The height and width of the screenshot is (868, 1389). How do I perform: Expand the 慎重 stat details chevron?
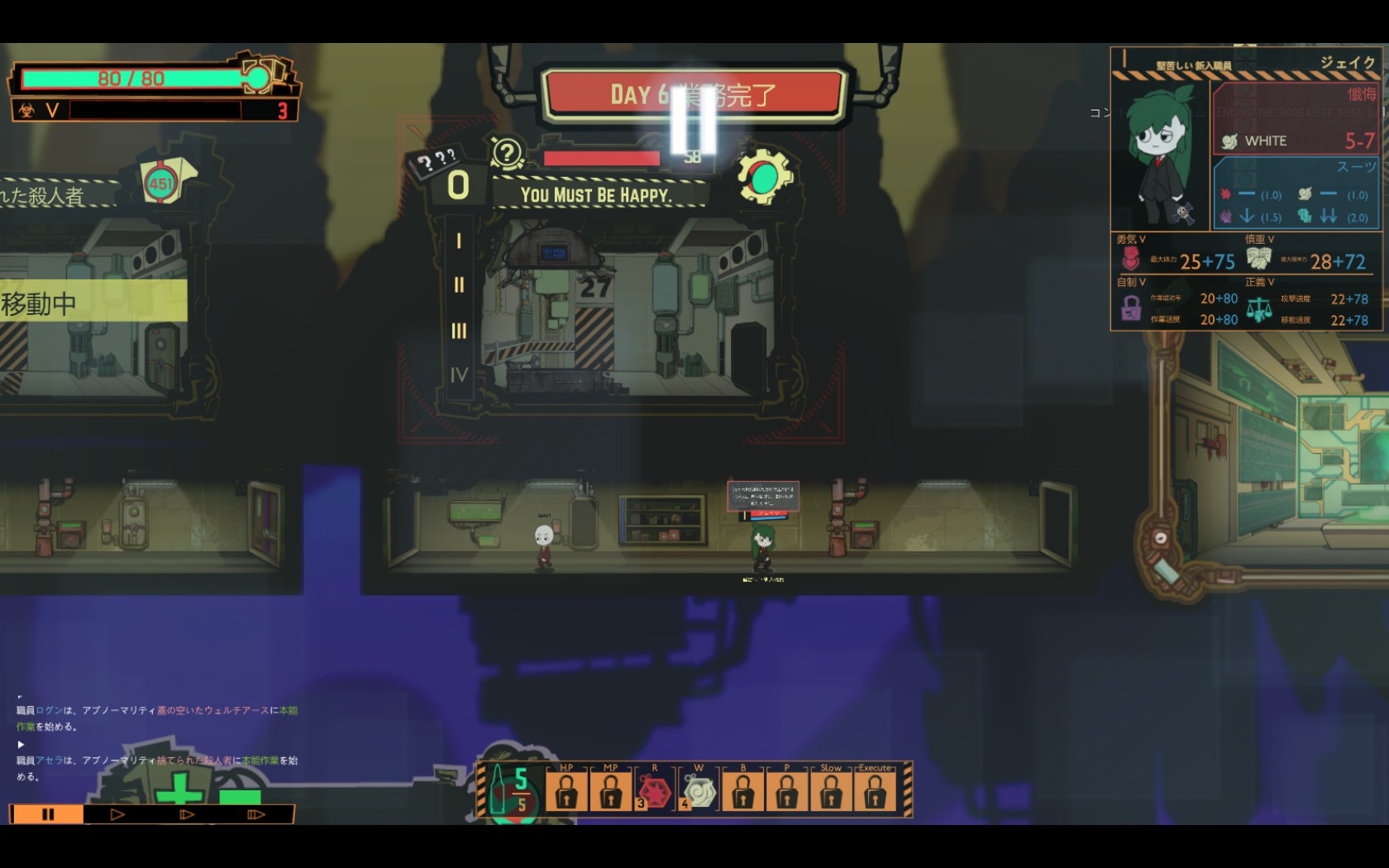(x=1271, y=238)
